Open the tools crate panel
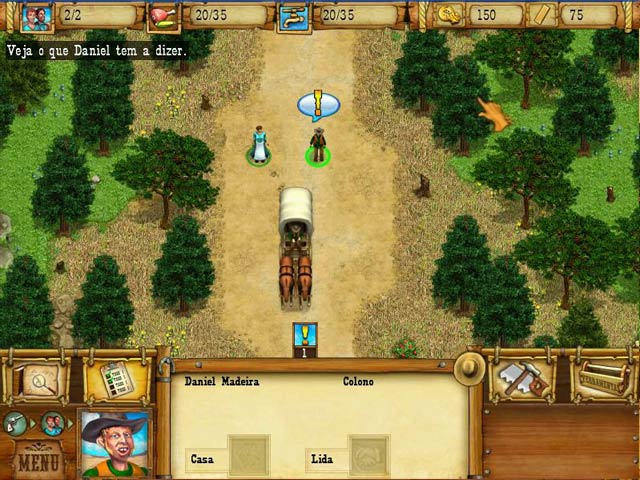This screenshot has height=480, width=640. pos(601,379)
